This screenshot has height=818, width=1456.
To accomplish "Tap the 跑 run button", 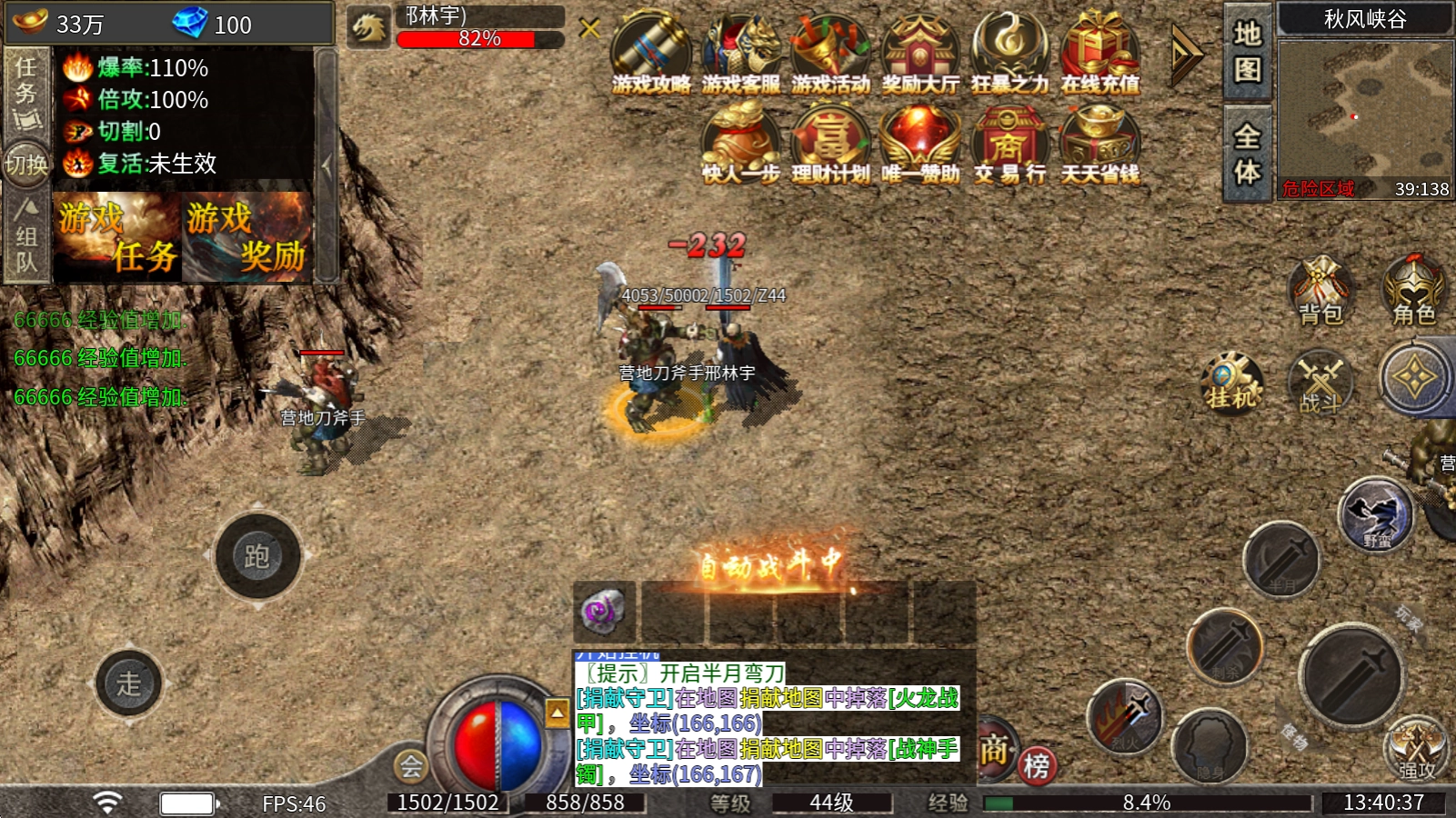I will [x=257, y=555].
